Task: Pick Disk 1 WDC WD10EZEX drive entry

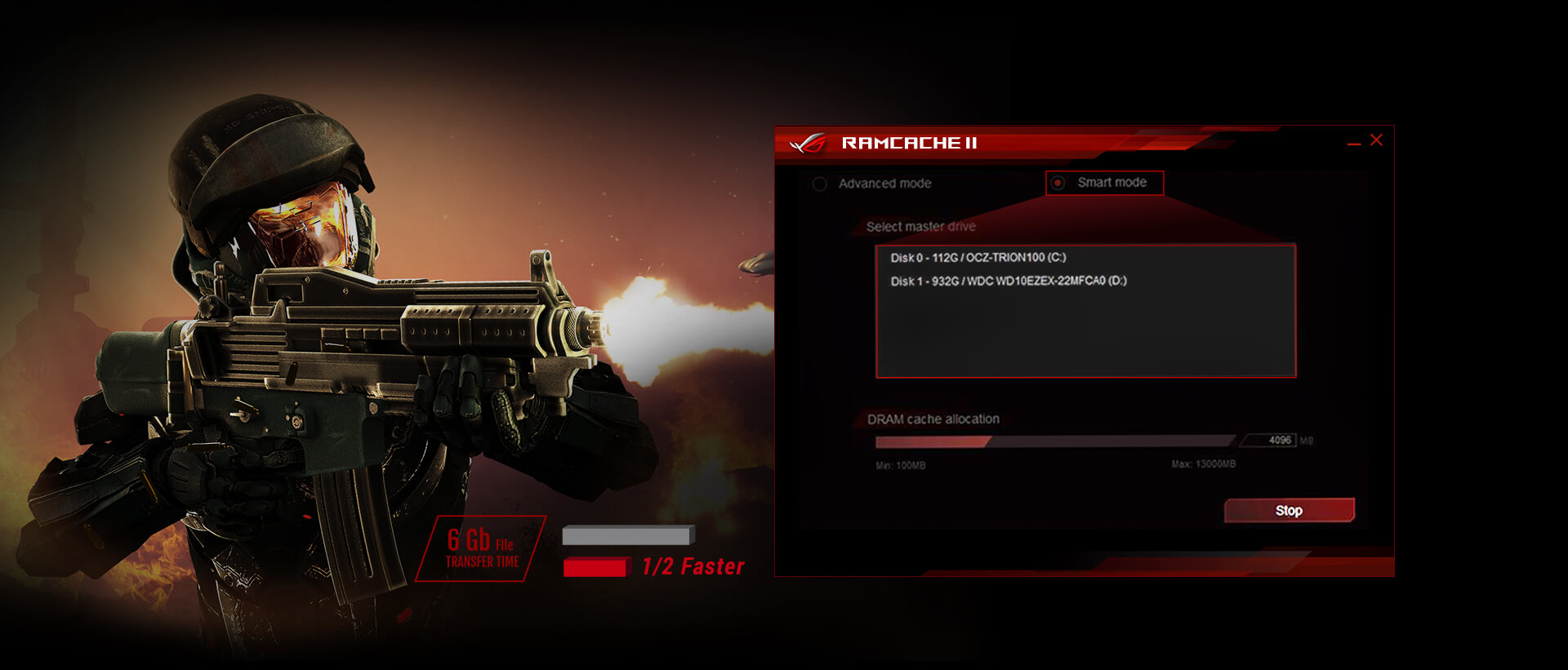Action: (1008, 281)
